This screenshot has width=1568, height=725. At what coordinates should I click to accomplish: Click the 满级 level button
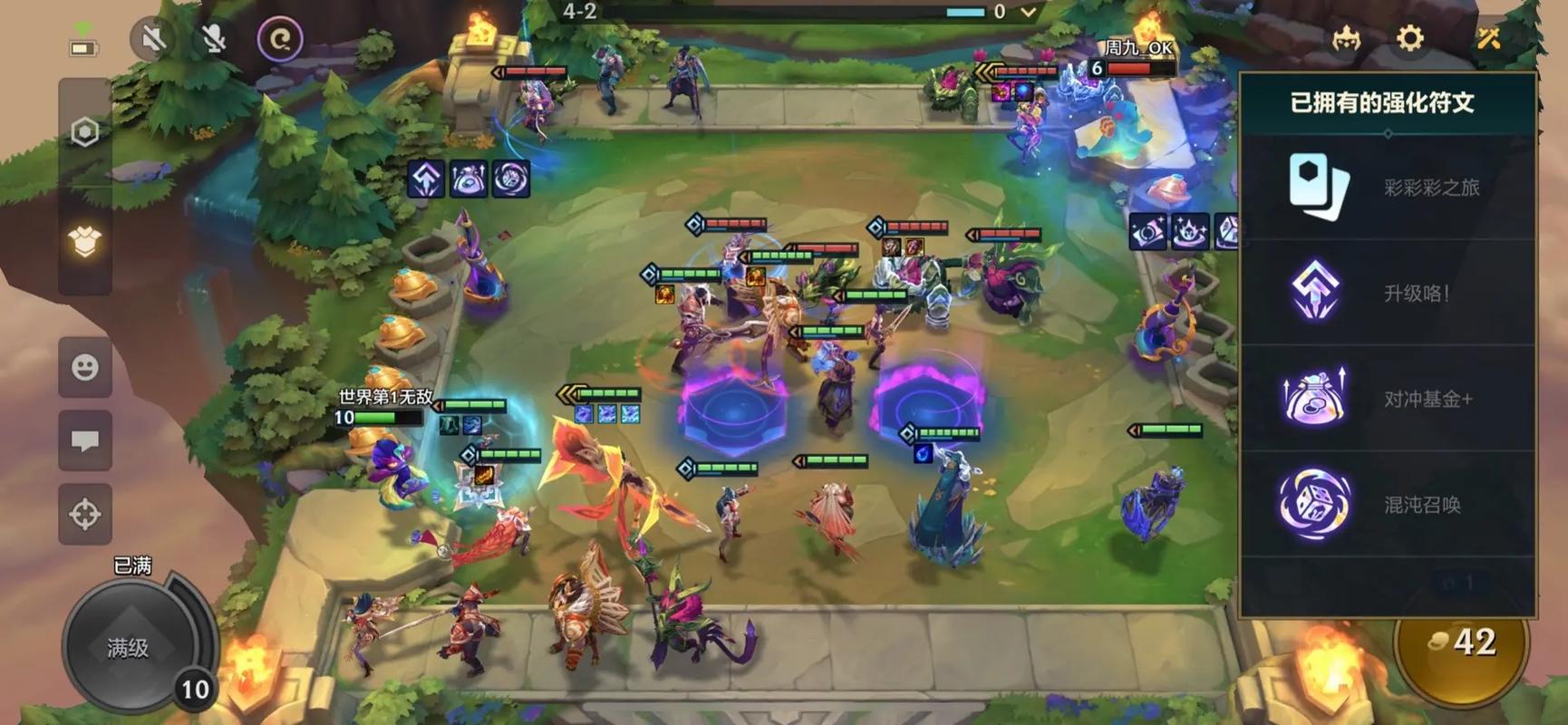click(129, 647)
